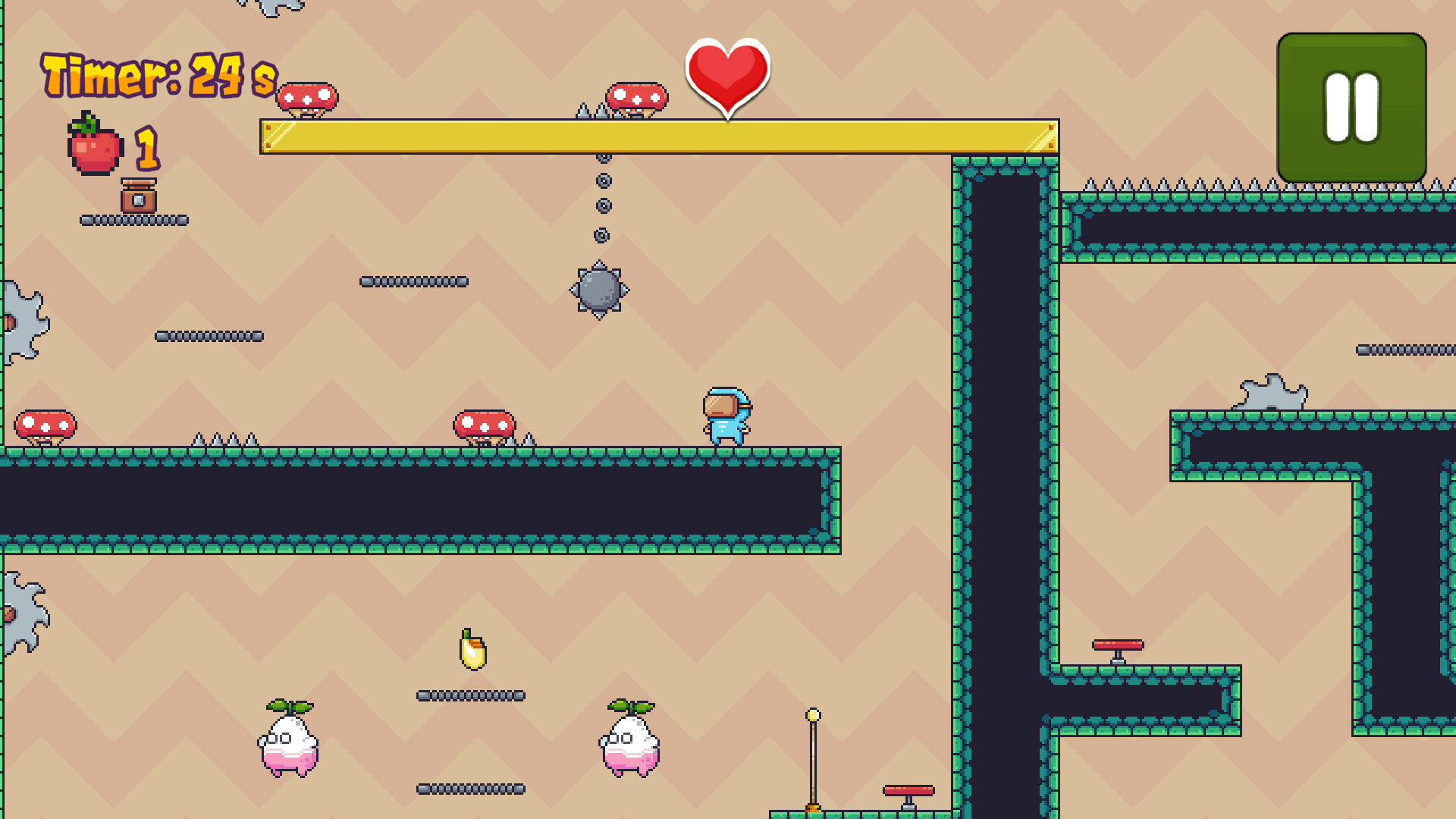Click the pause button in the top-right corner

pyautogui.click(x=1352, y=105)
